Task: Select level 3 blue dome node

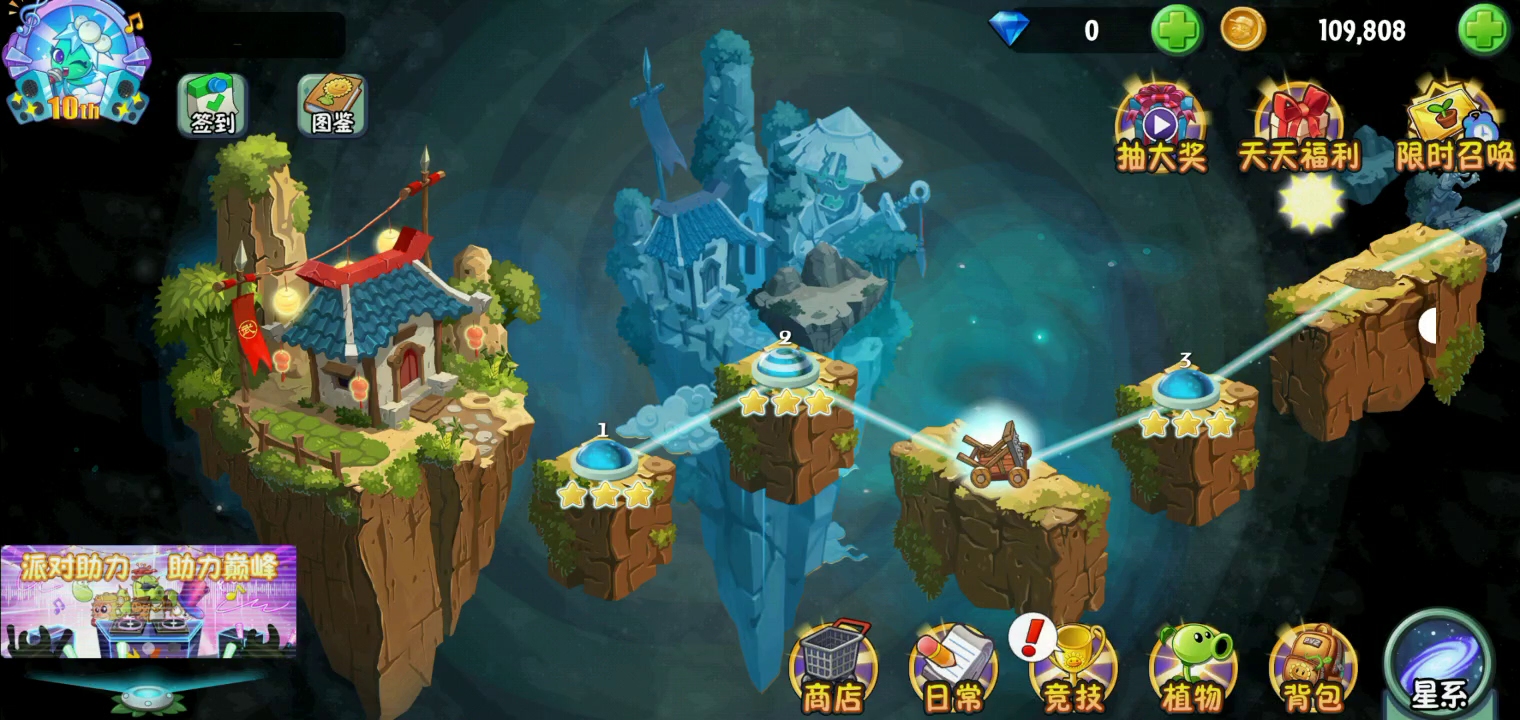Action: 1185,388
